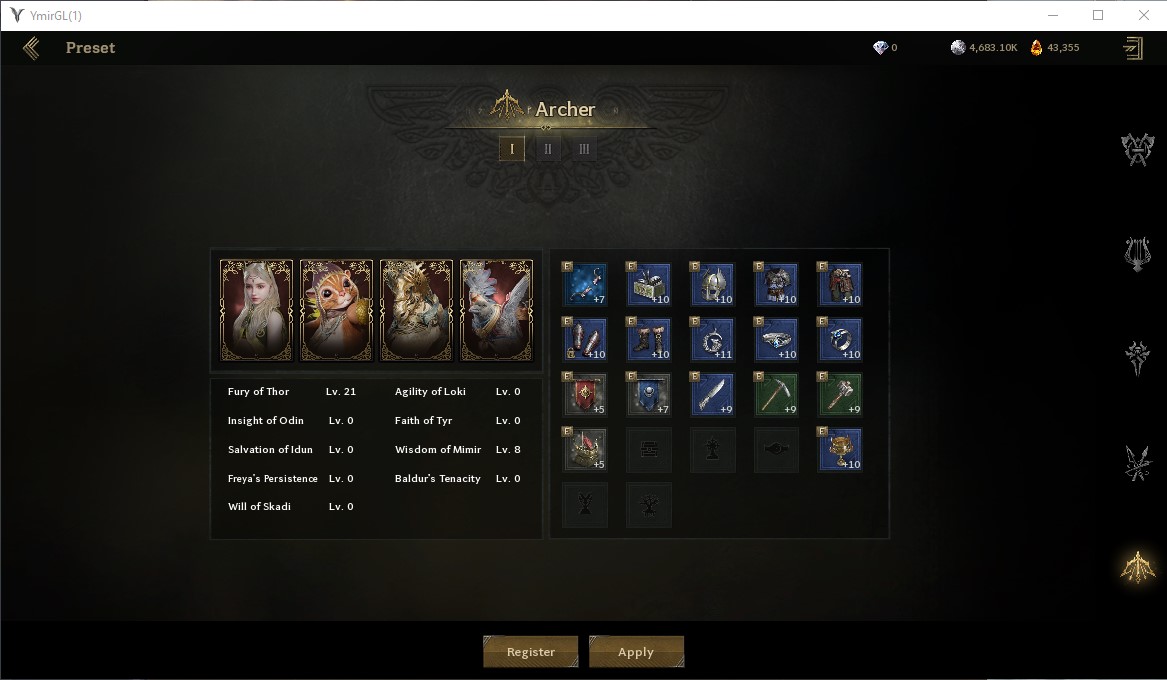Image resolution: width=1167 pixels, height=680 pixels.
Task: Click the Register button
Action: pos(530,652)
